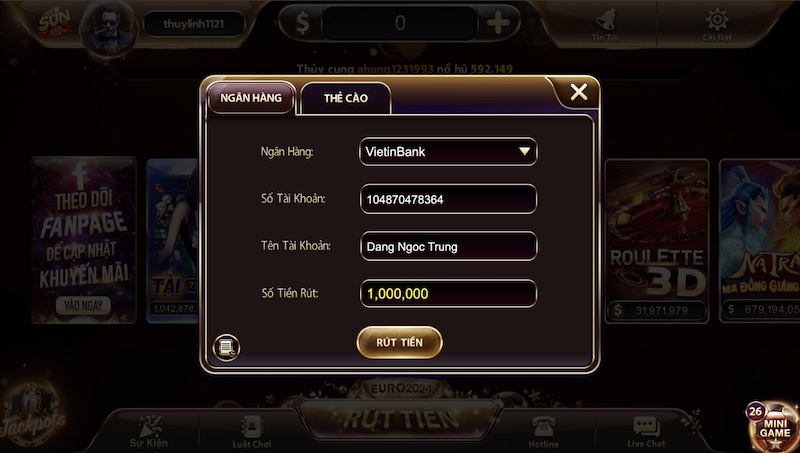The image size is (800, 453).
Task: Close the withdrawal dialog
Action: tap(578, 93)
